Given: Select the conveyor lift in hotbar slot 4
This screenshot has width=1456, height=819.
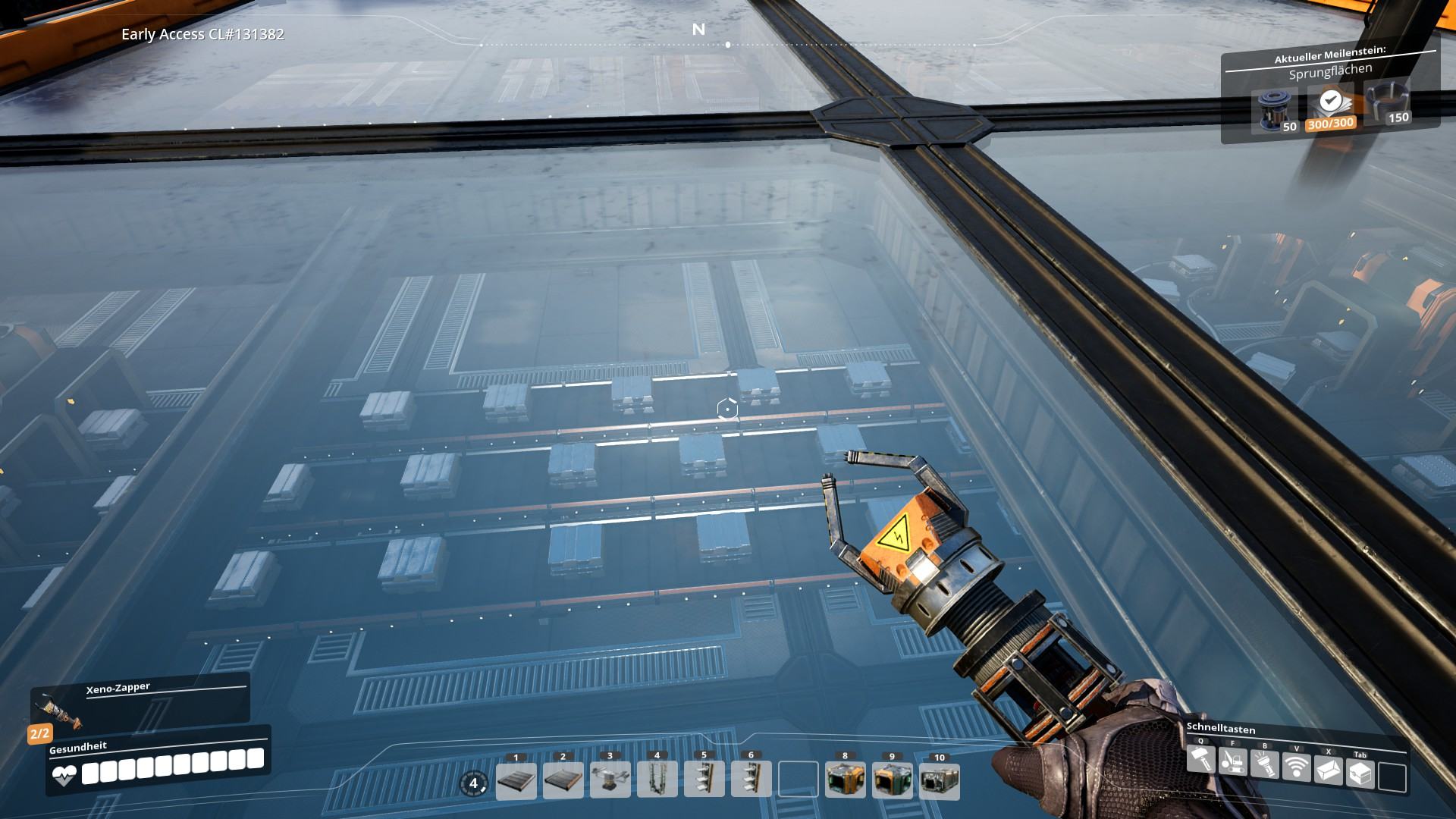Looking at the screenshot, I should (657, 781).
